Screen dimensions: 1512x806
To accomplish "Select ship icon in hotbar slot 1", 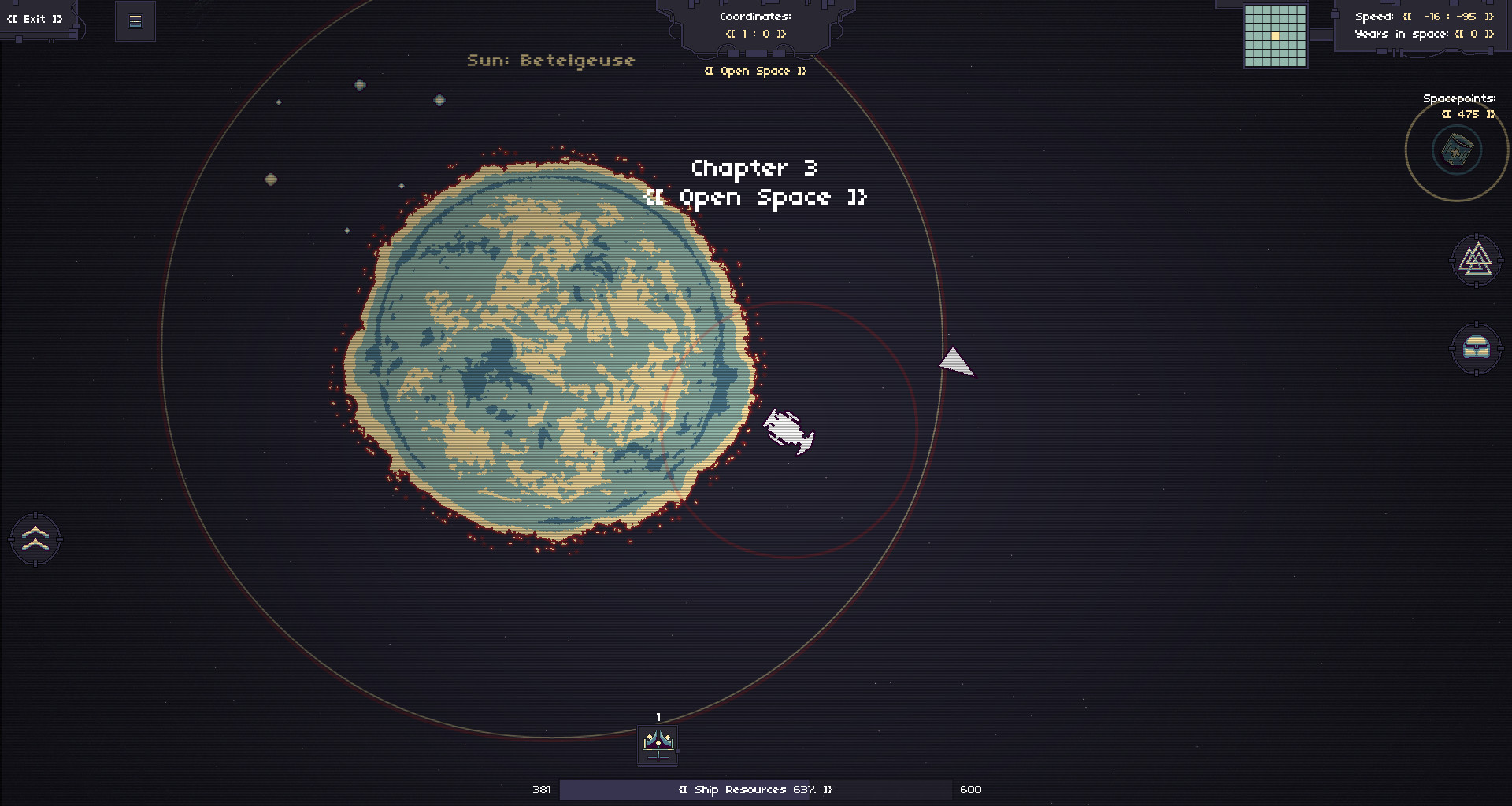I will tap(658, 745).
